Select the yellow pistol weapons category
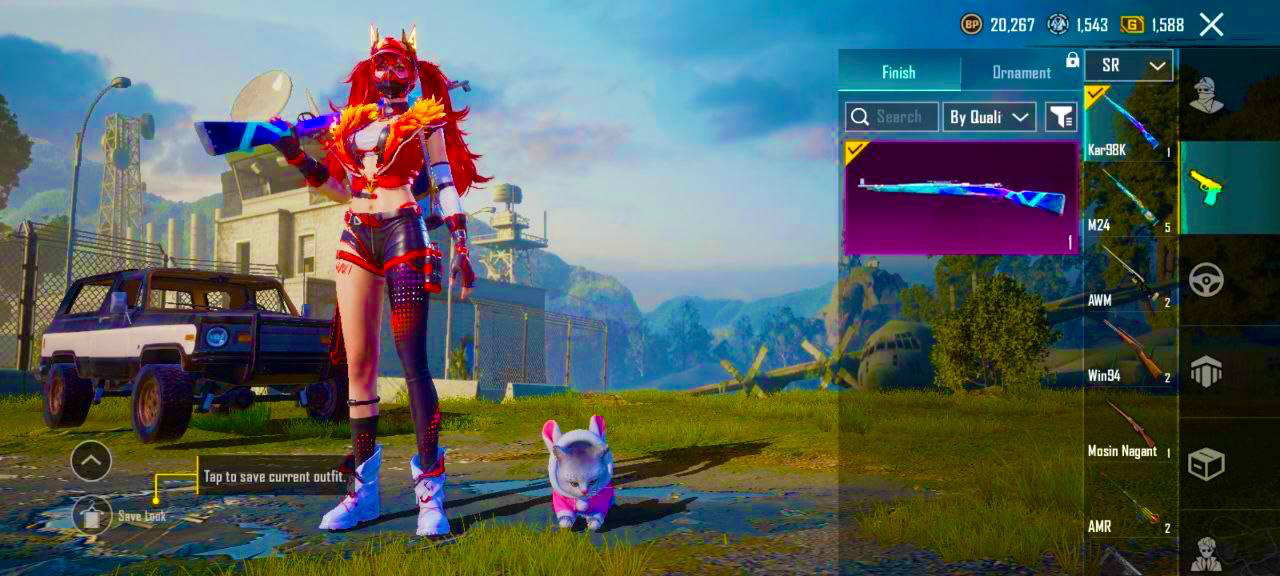This screenshot has height=576, width=1280. [1207, 187]
